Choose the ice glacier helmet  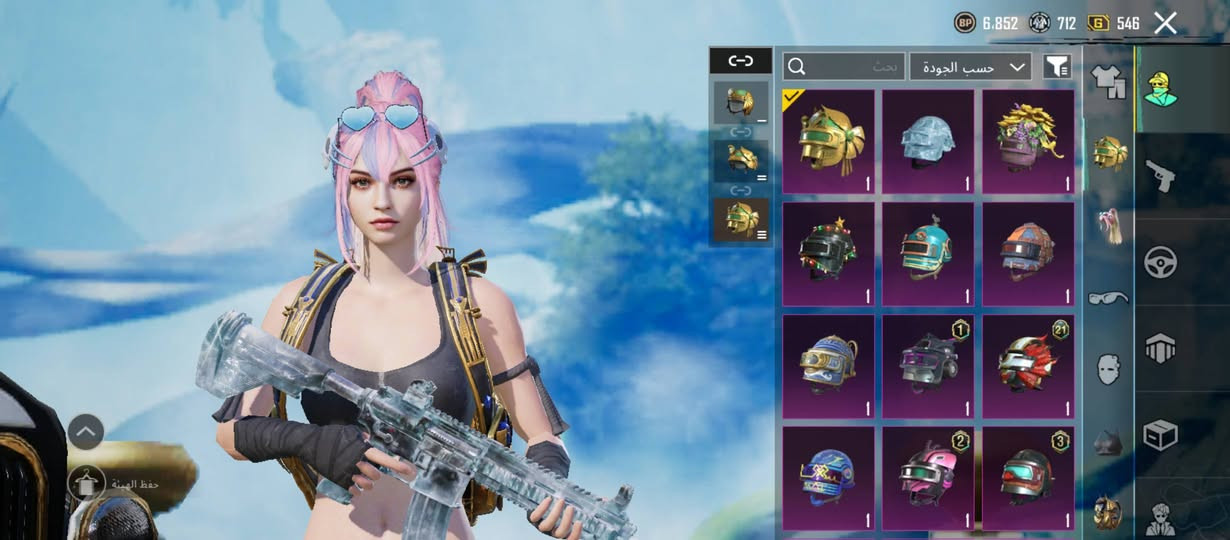(928, 141)
